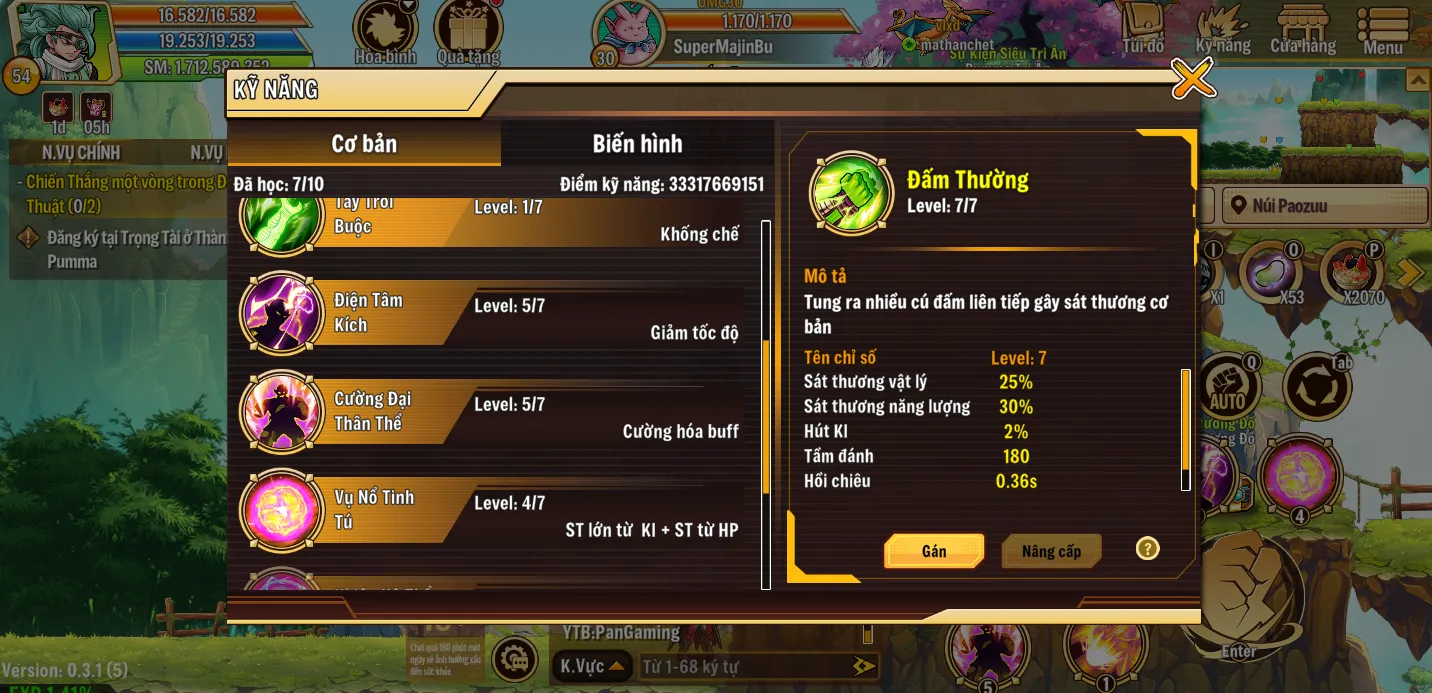Click the chat text input field
1432x693 pixels.
pyautogui.click(x=745, y=666)
